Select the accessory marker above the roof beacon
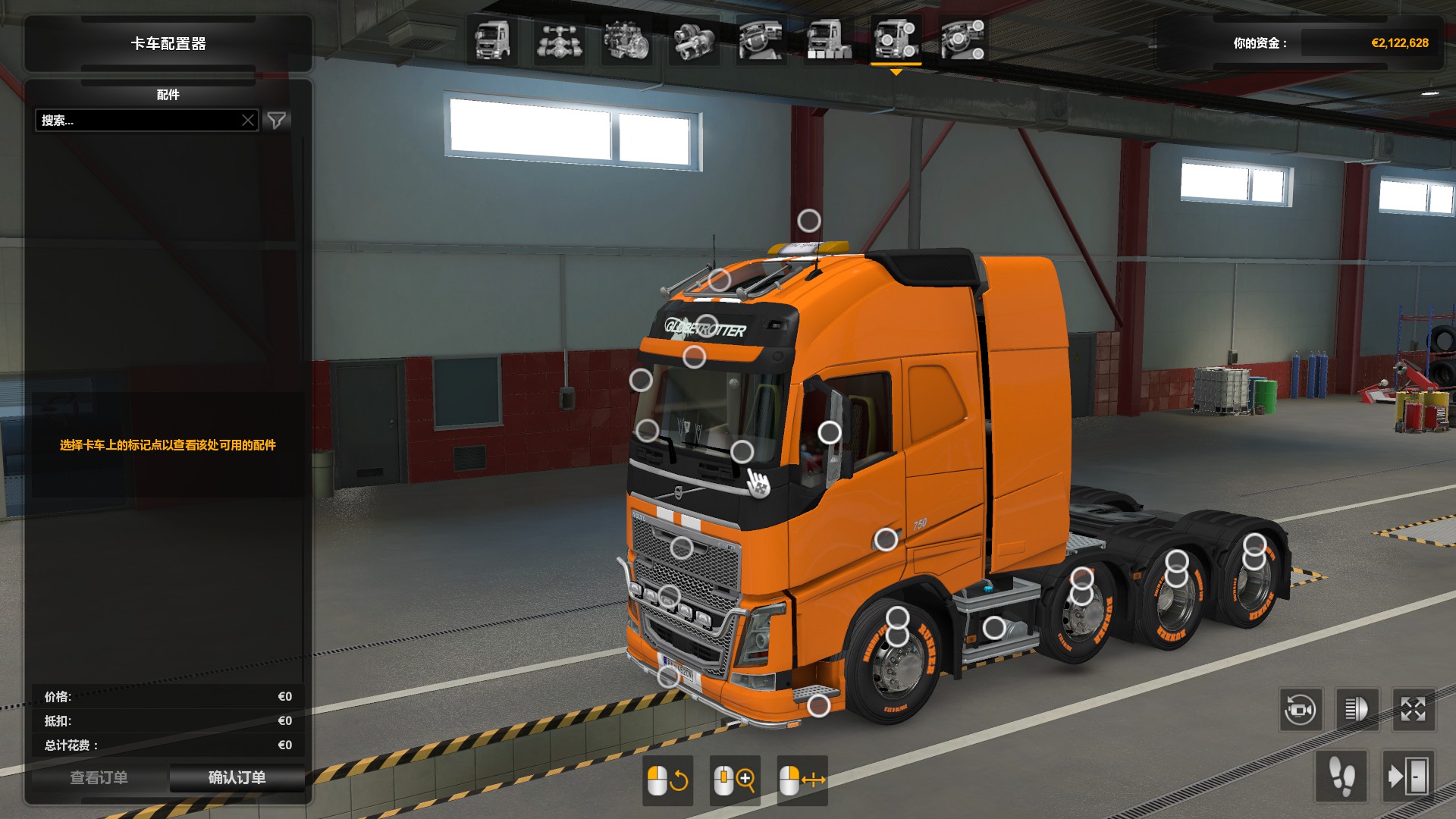 coord(809,221)
